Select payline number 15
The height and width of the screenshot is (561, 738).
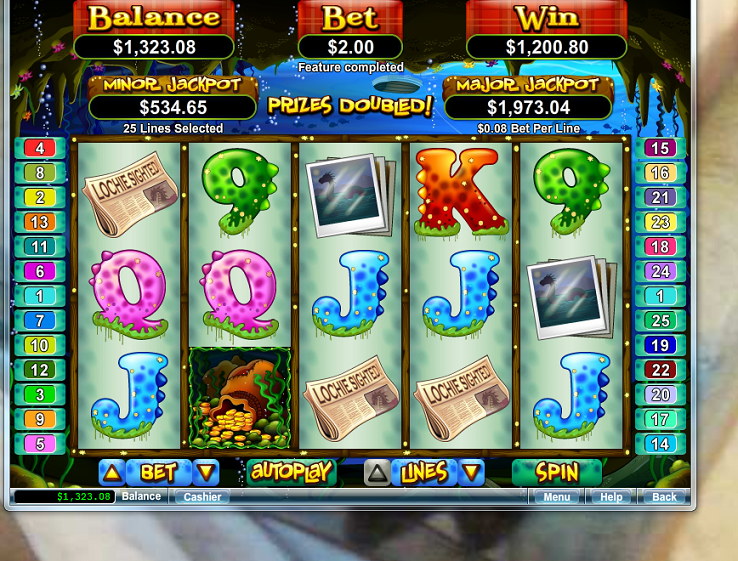(x=660, y=148)
